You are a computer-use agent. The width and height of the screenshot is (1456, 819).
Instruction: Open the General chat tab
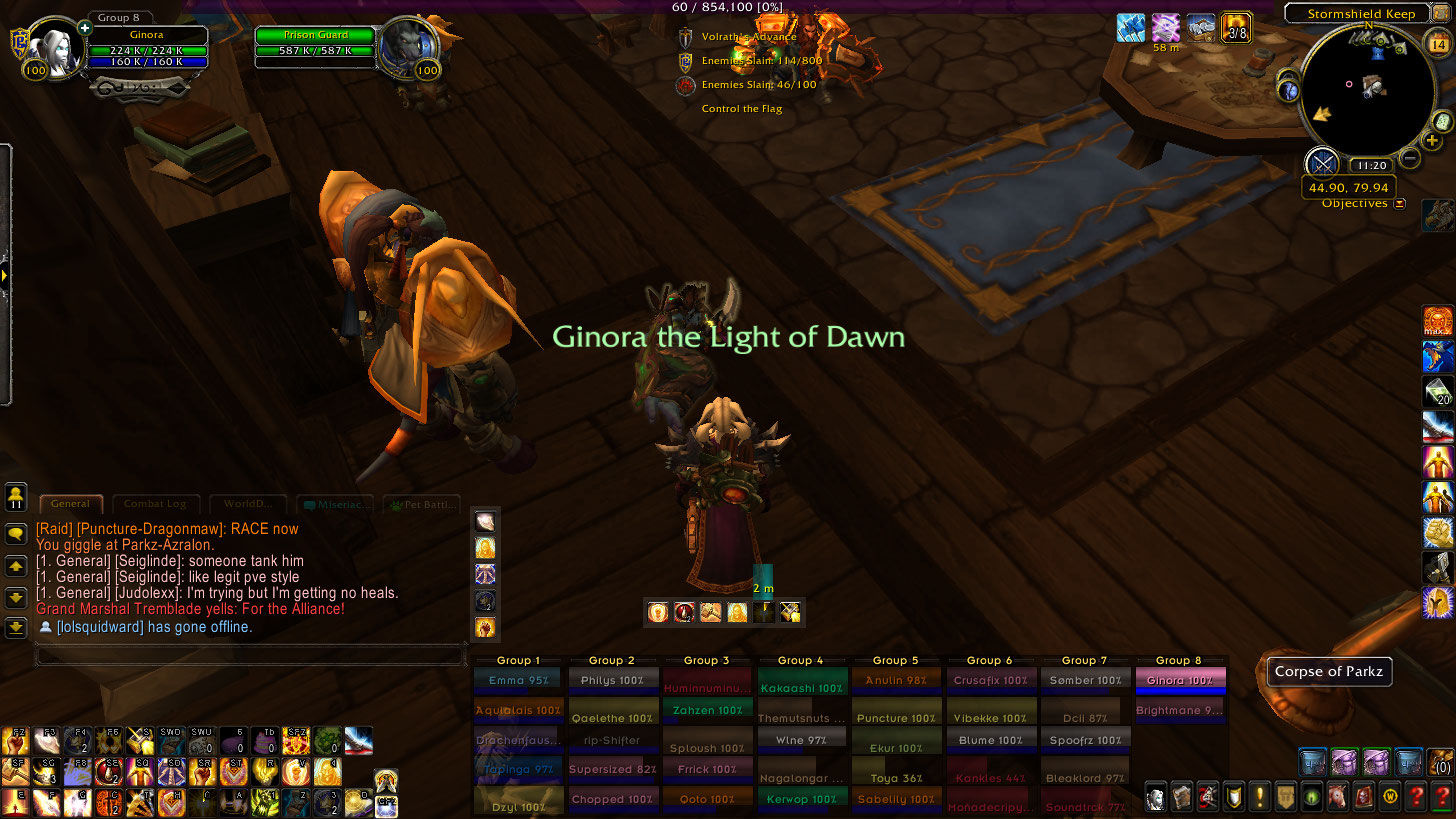click(70, 504)
